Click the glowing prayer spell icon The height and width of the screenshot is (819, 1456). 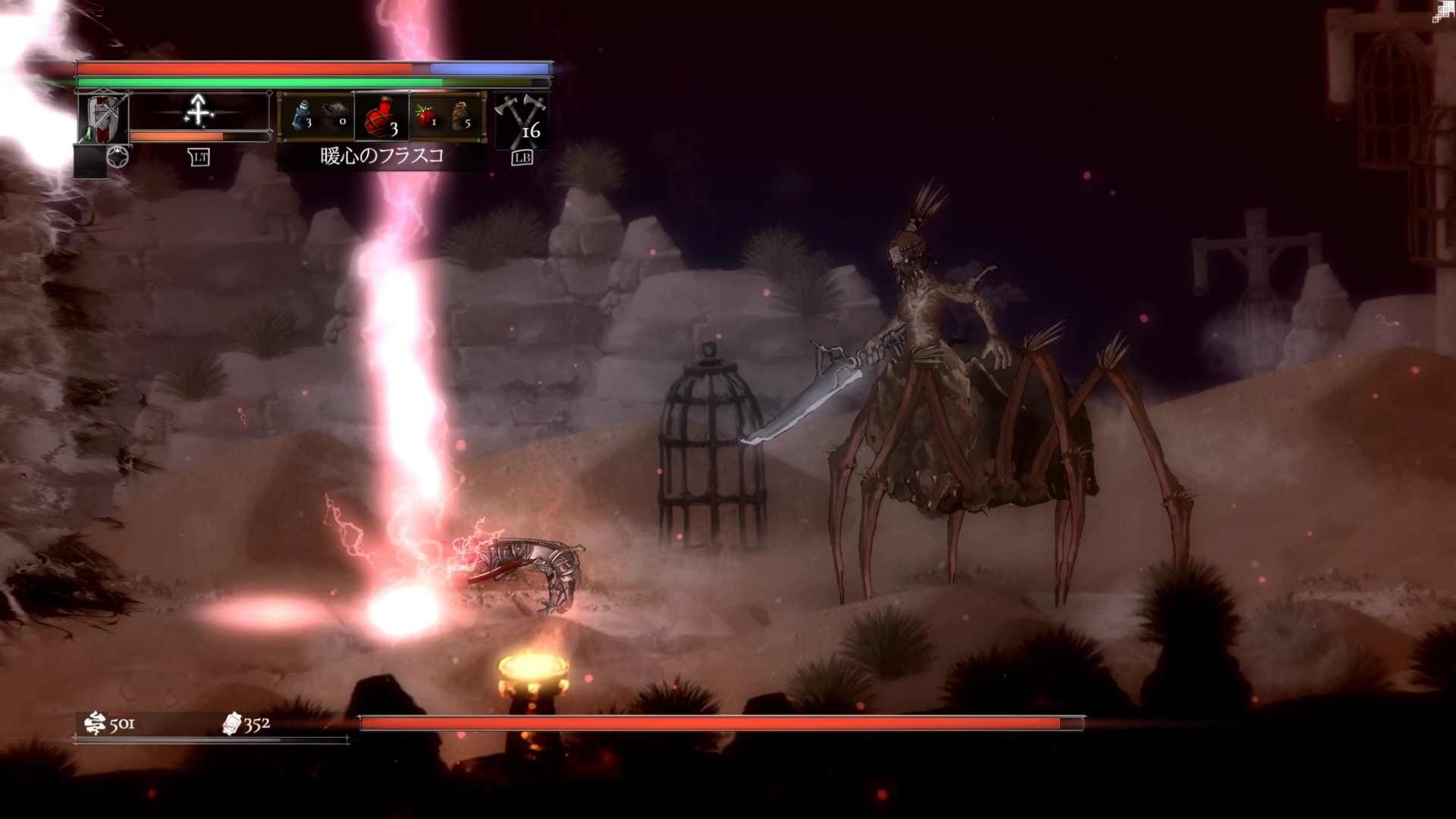coord(199,112)
